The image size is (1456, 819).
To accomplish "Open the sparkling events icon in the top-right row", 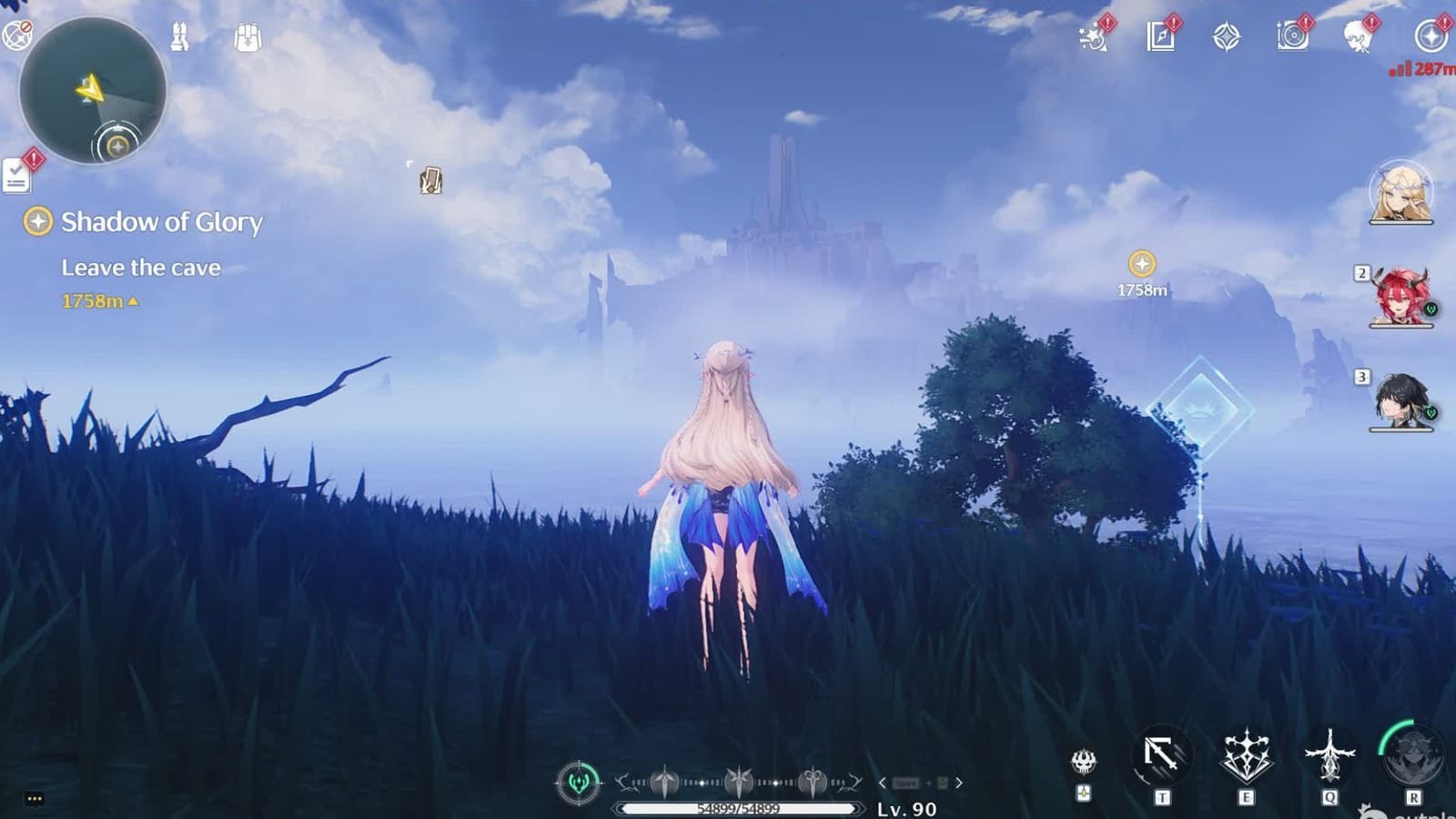I will [1090, 38].
